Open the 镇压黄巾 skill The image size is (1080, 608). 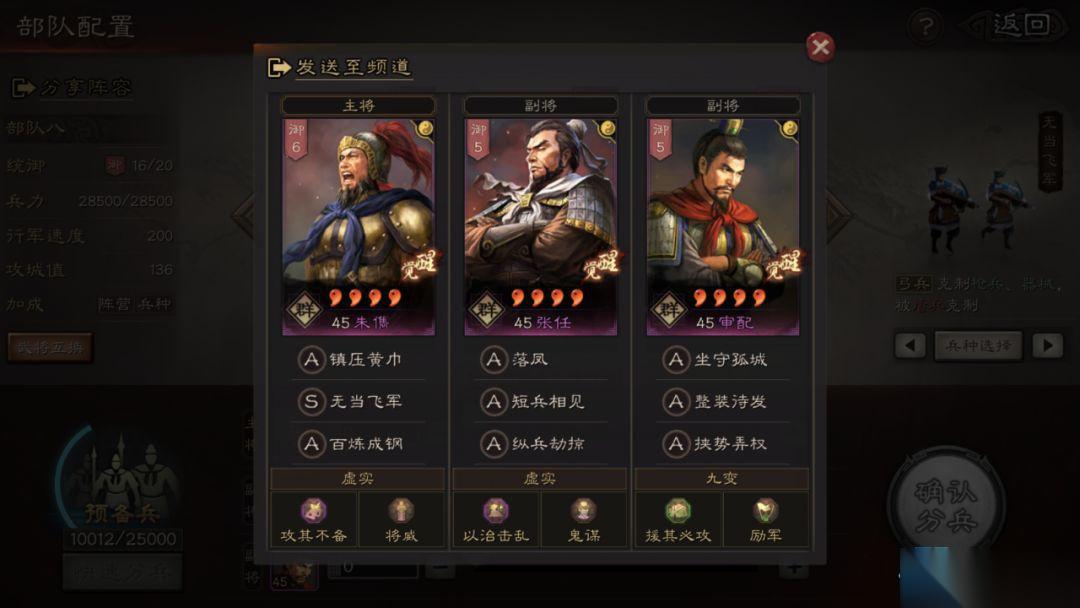pyautogui.click(x=359, y=360)
